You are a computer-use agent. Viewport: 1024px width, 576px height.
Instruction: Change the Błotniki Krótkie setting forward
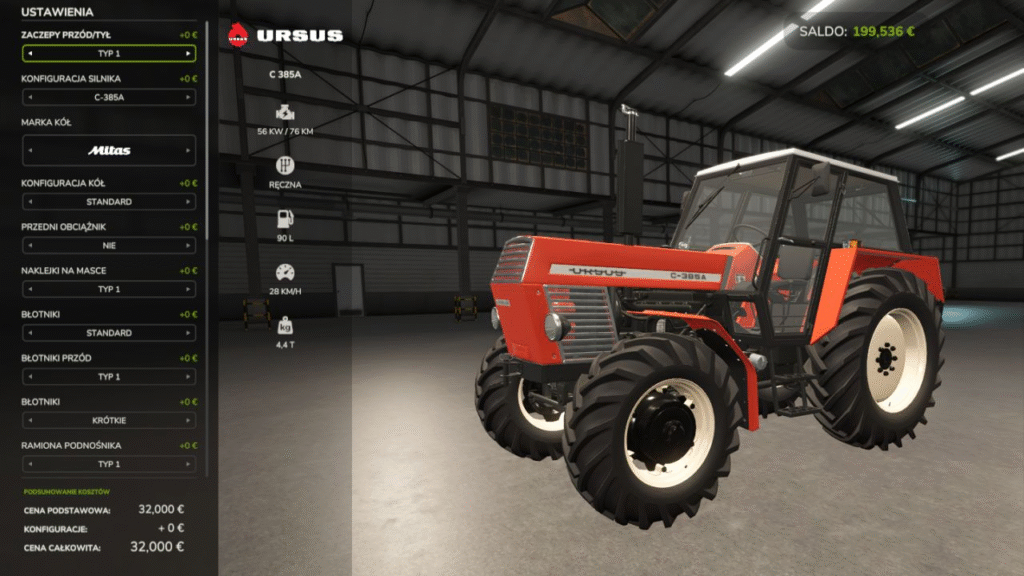click(x=188, y=421)
